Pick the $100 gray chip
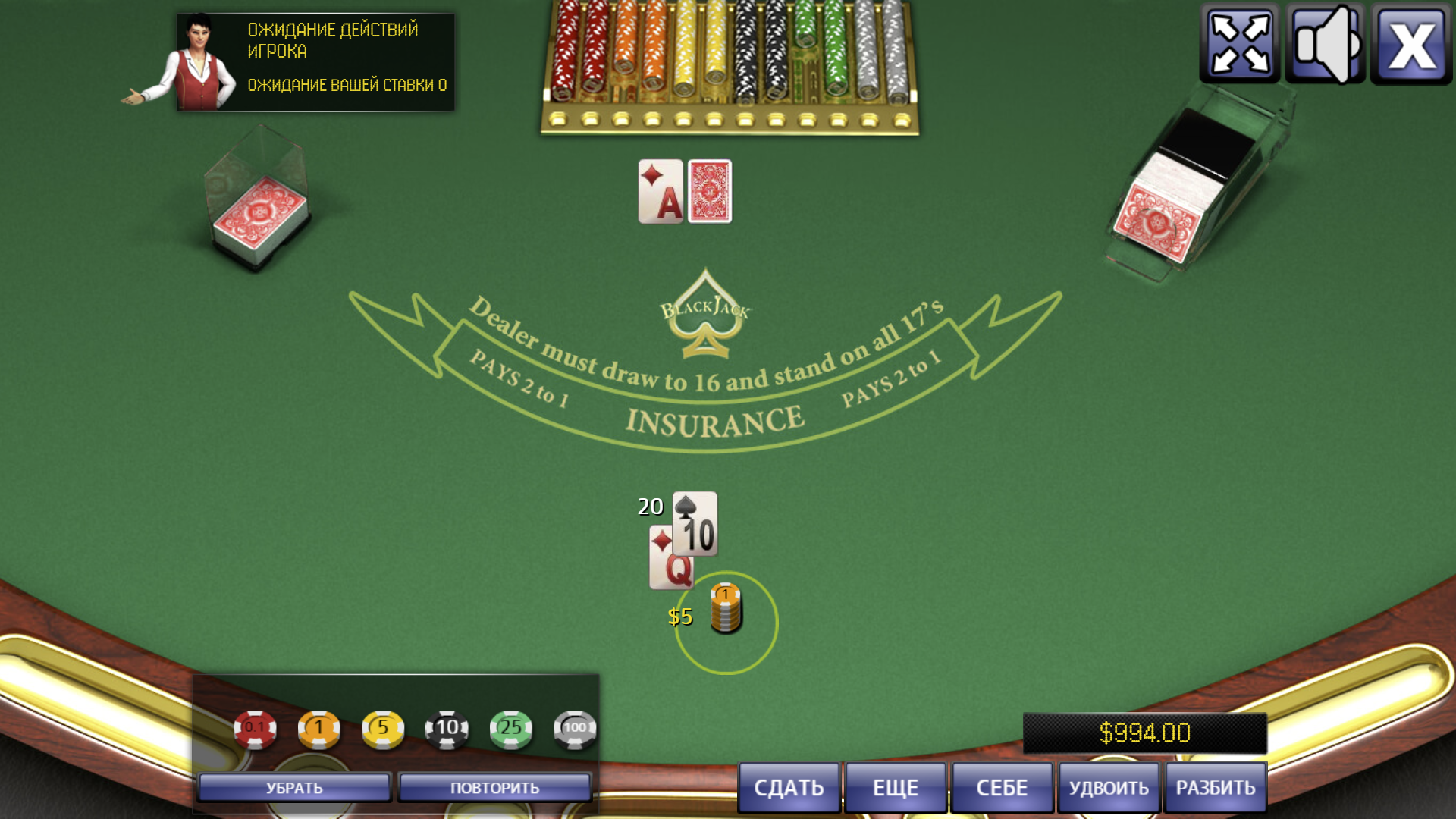 pos(576,726)
